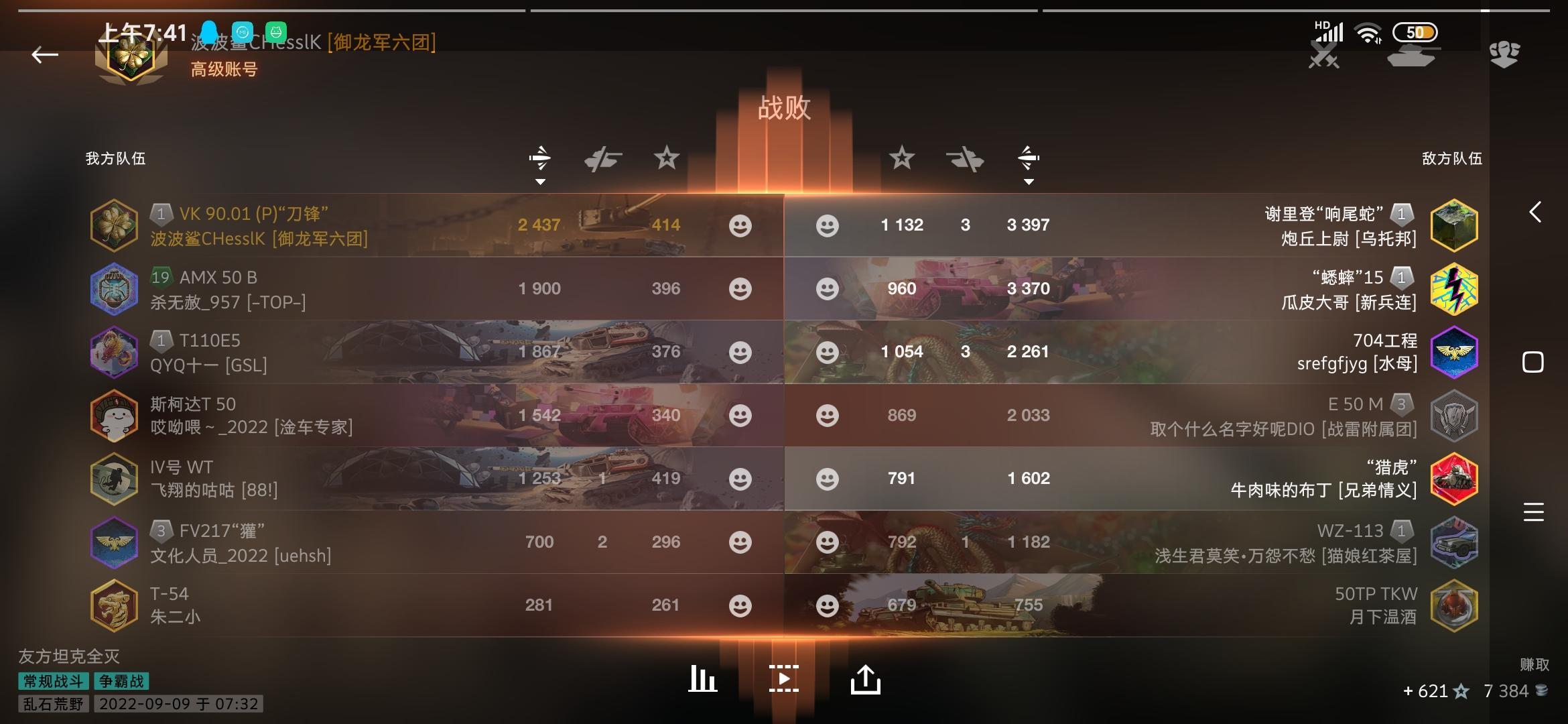Click the destroyed tanks icon in enemy header
The height and width of the screenshot is (724, 1568).
click(965, 159)
